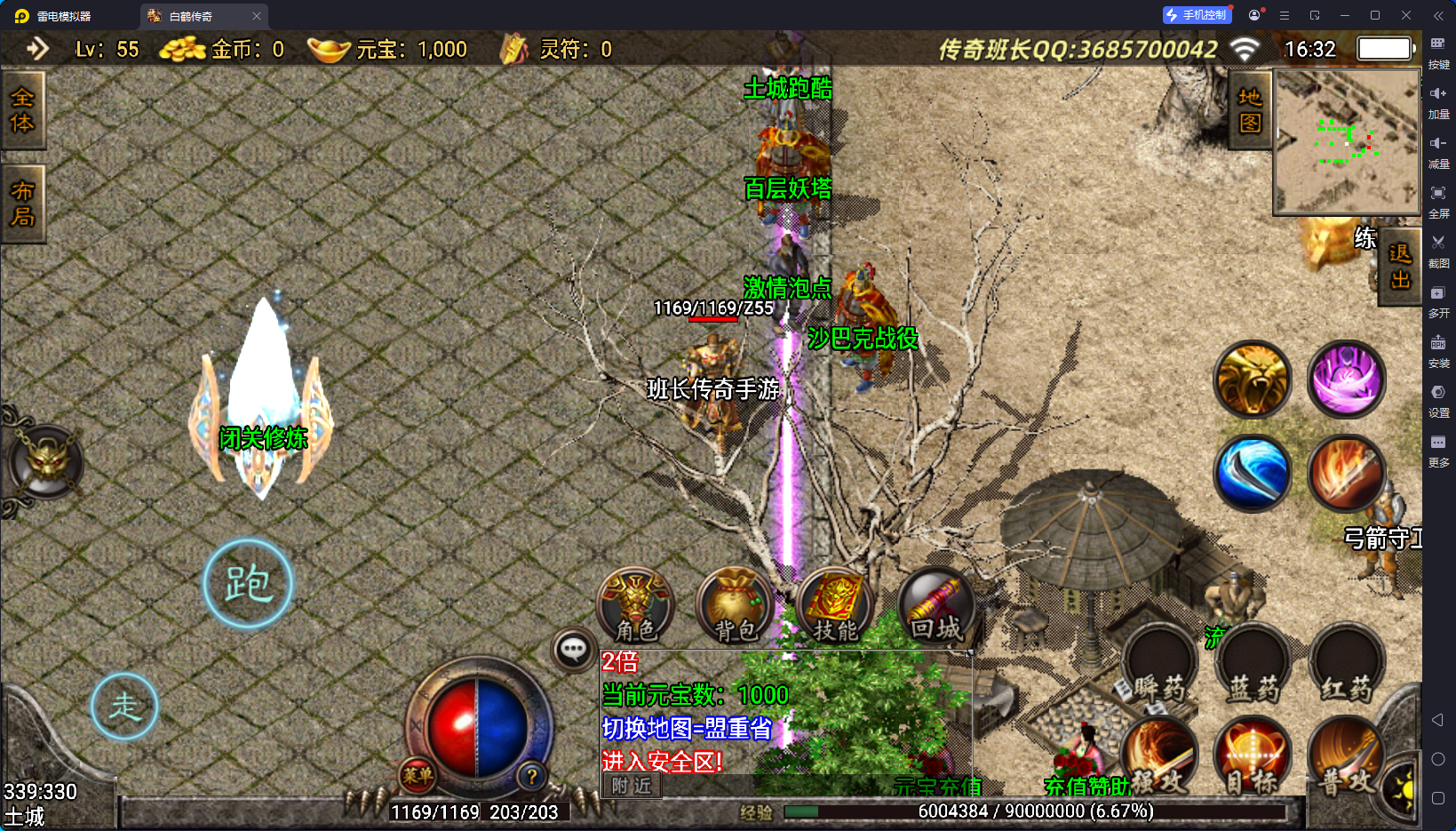Trigger the flaming sword skill
The width and height of the screenshot is (1456, 831).
1347,473
